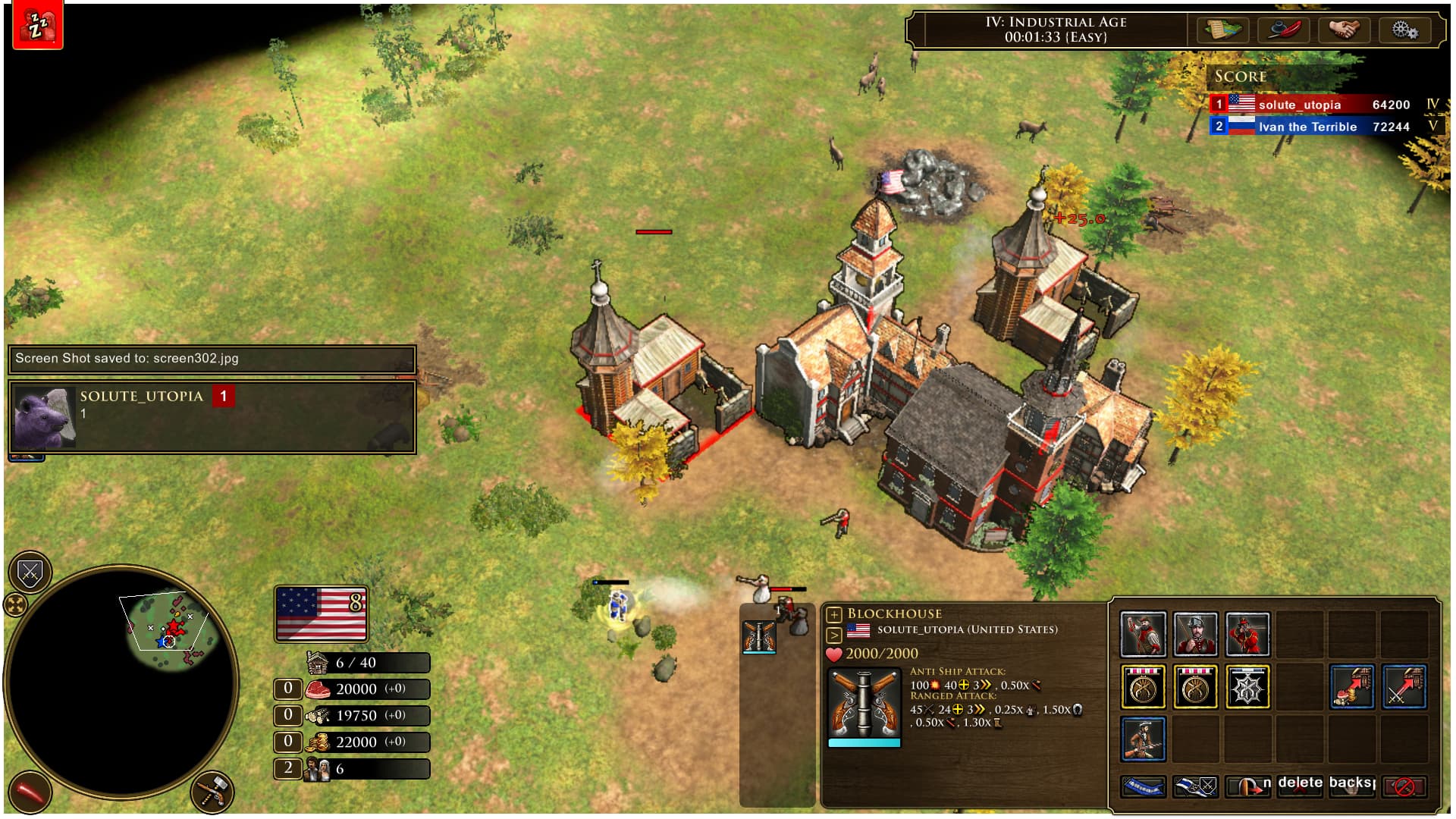Train the helmeted crossbowman unit
The height and width of the screenshot is (819, 1456).
tap(1195, 634)
